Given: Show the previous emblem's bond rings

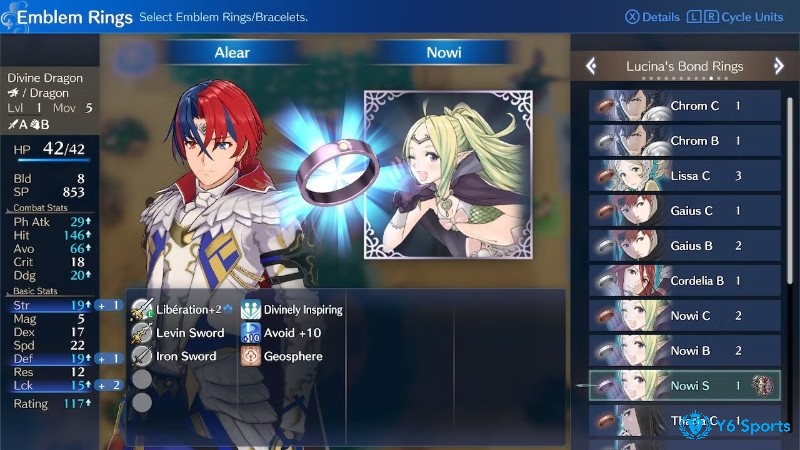Looking at the screenshot, I should [x=591, y=66].
